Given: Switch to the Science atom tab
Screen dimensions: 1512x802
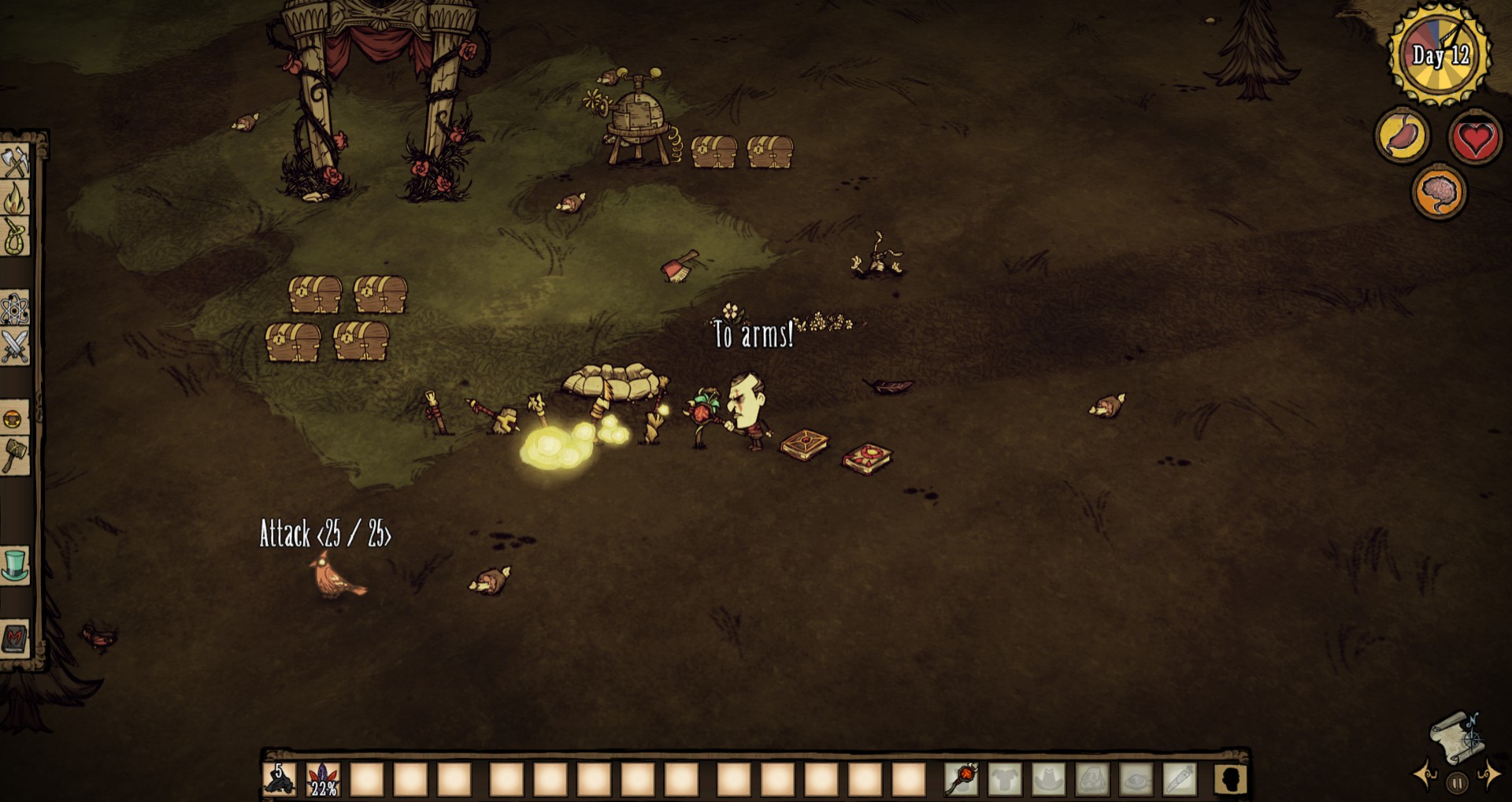Looking at the screenshot, I should click(x=15, y=308).
